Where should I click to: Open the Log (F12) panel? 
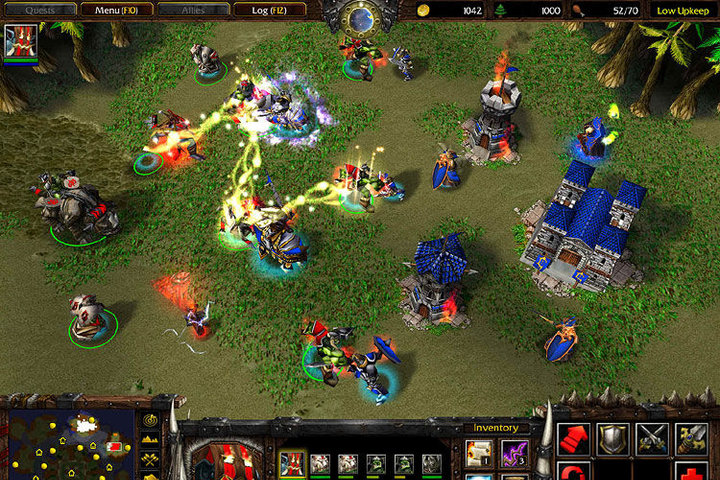coord(271,9)
